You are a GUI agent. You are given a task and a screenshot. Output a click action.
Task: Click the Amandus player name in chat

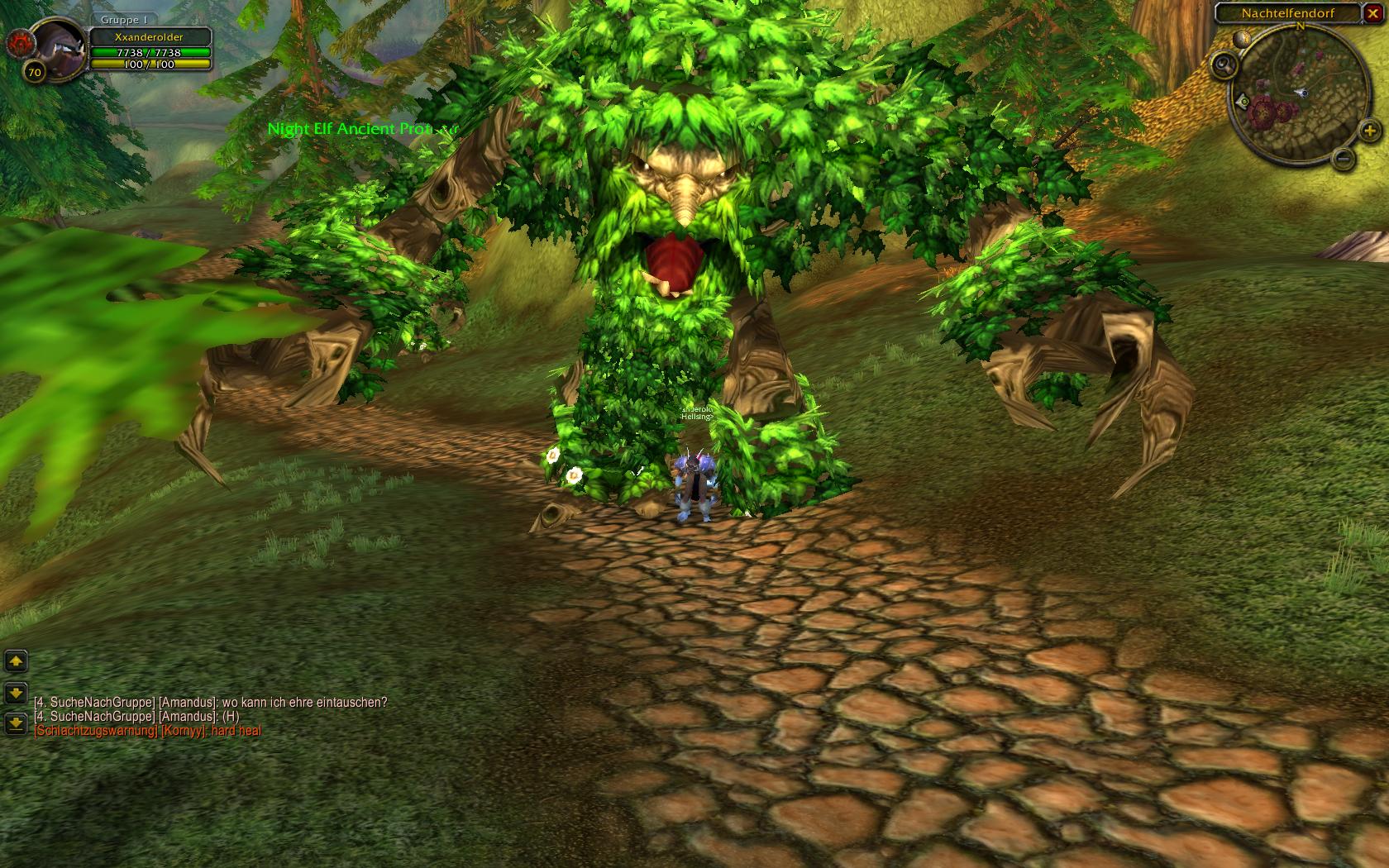pyautogui.click(x=186, y=703)
